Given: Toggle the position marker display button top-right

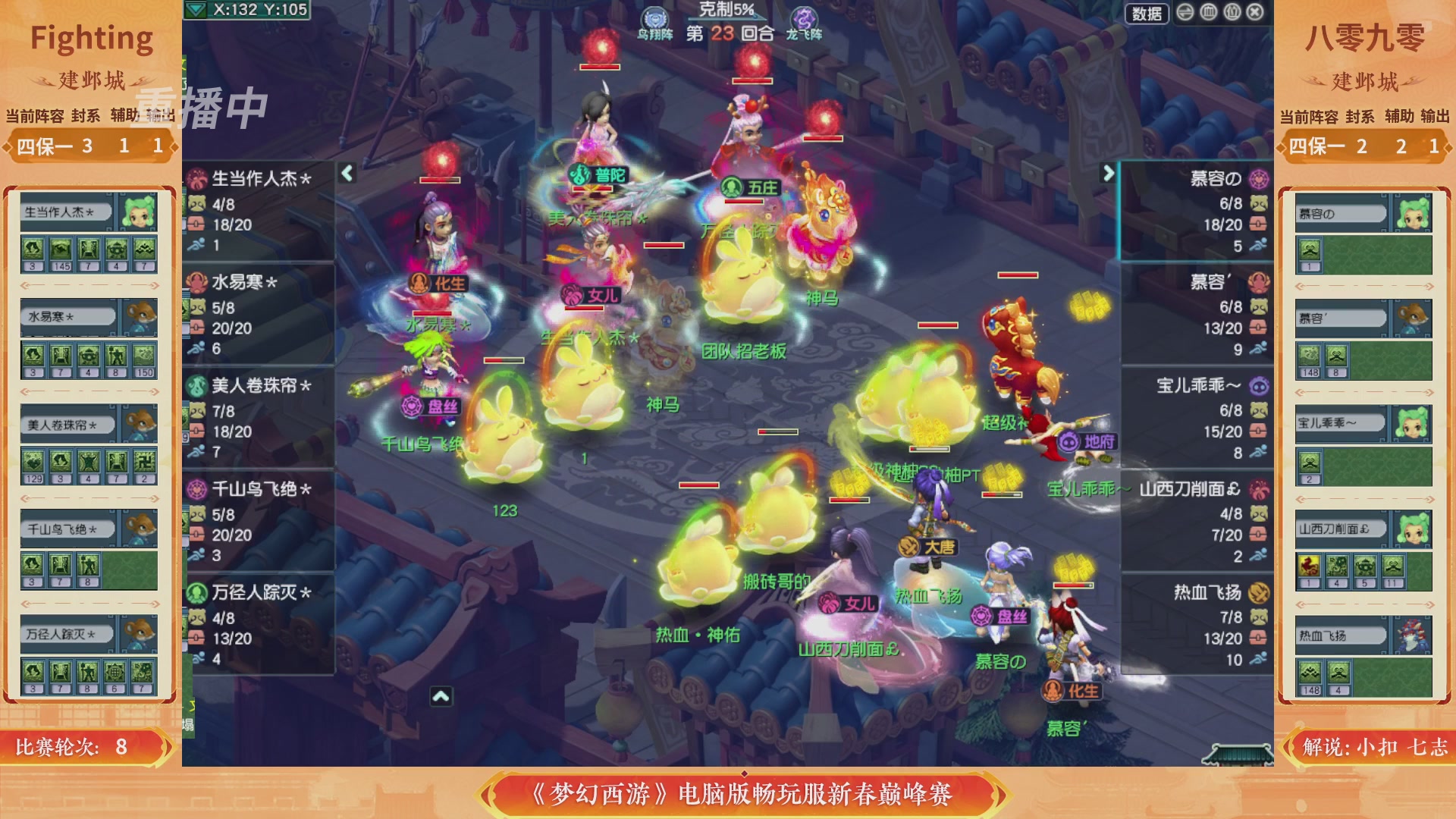Looking at the screenshot, I should (1233, 13).
